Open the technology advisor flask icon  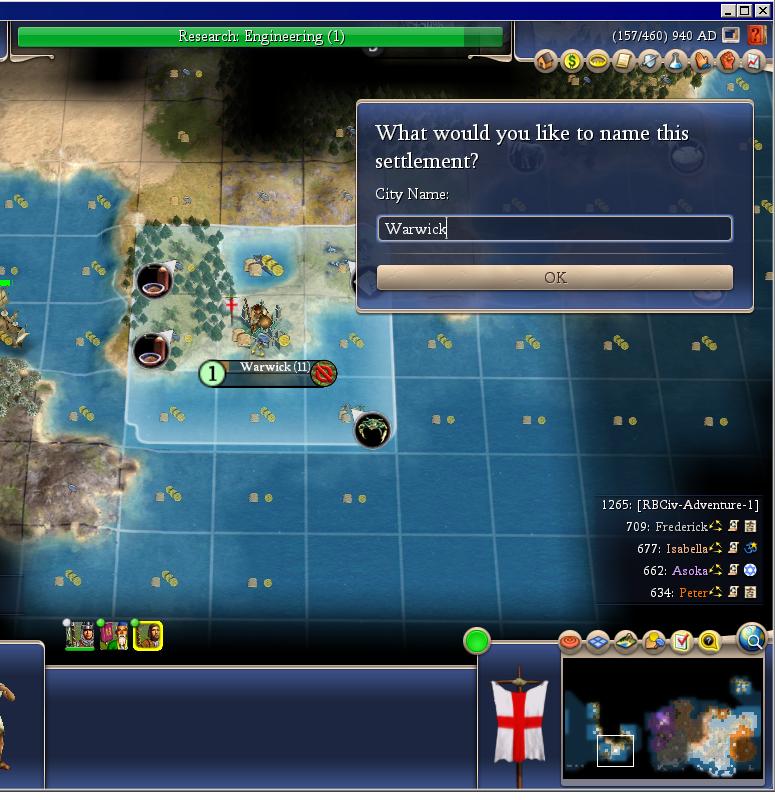(x=676, y=62)
